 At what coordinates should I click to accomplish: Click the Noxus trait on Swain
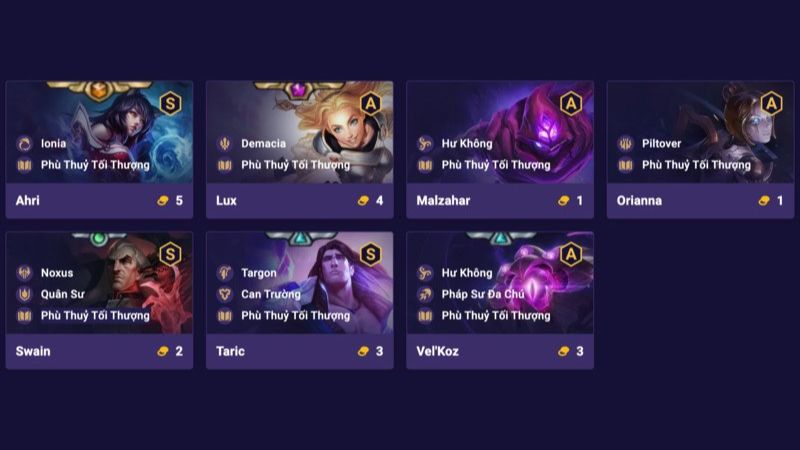pos(56,273)
